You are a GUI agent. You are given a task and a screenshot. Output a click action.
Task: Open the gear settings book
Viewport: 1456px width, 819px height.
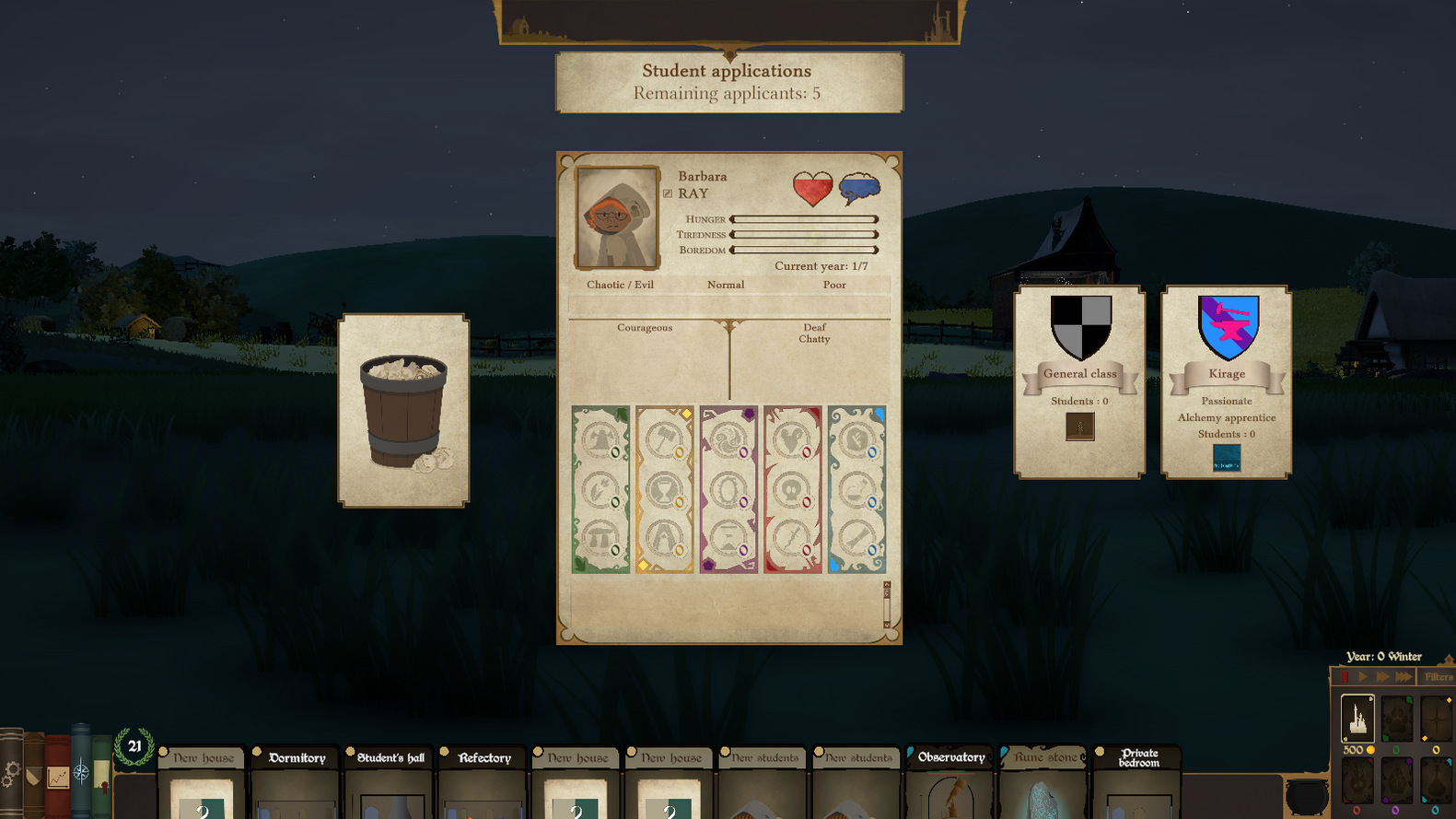pyautogui.click(x=10, y=774)
